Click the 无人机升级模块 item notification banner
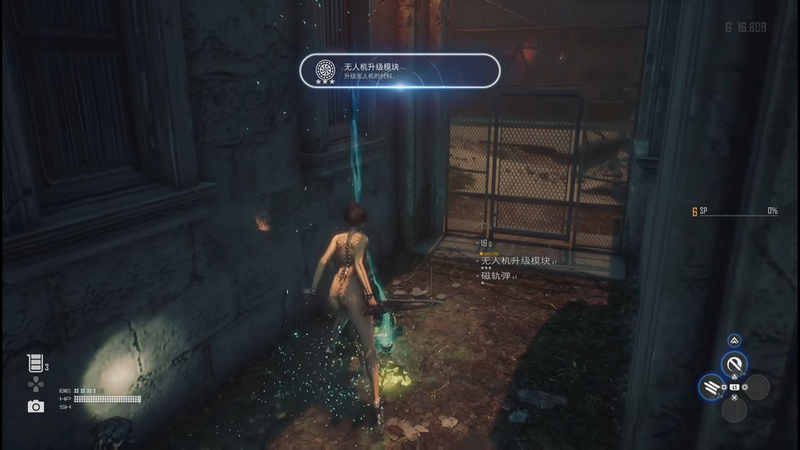The width and height of the screenshot is (800, 450). point(400,71)
